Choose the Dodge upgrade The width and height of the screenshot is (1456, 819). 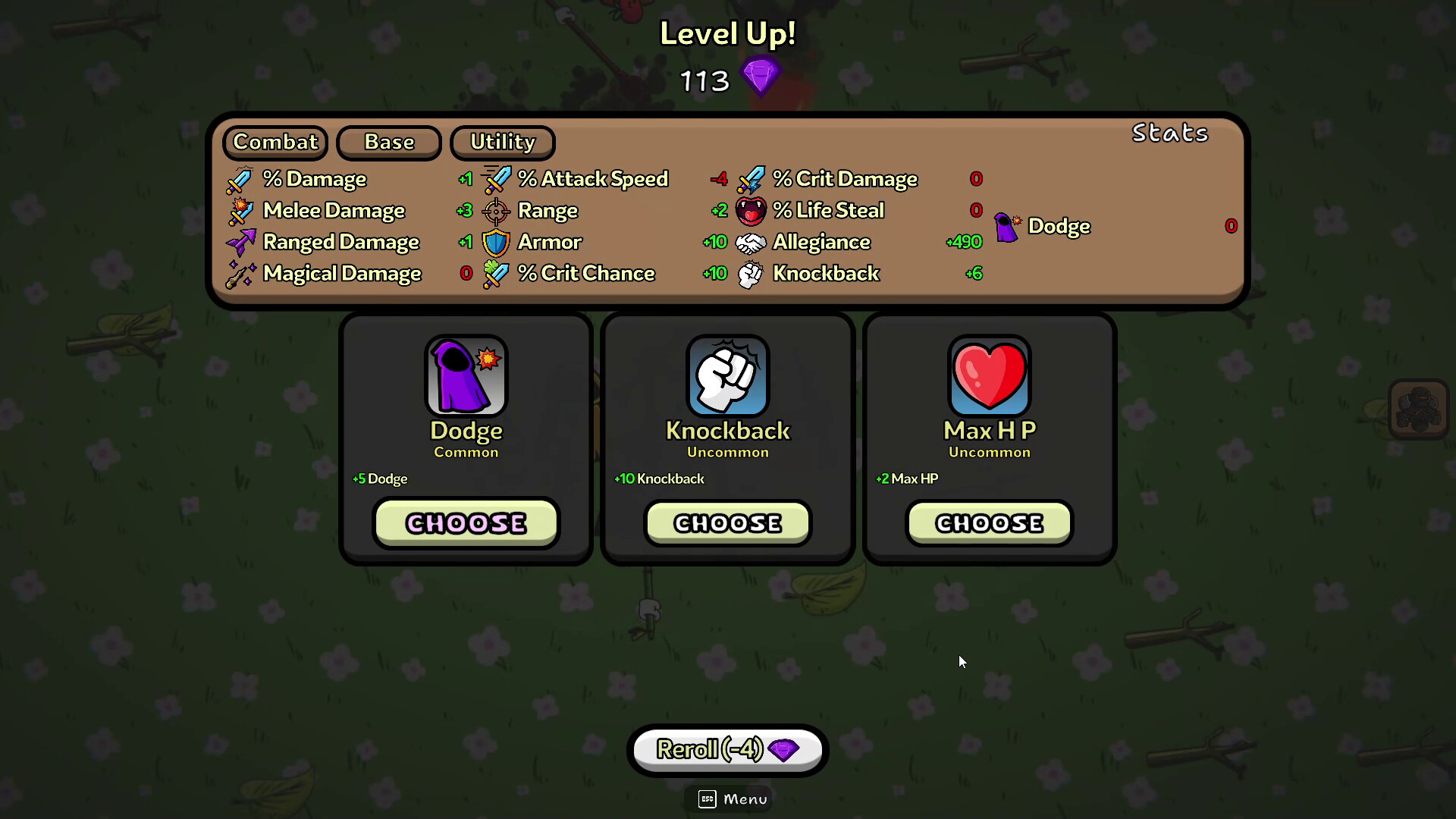[465, 522]
